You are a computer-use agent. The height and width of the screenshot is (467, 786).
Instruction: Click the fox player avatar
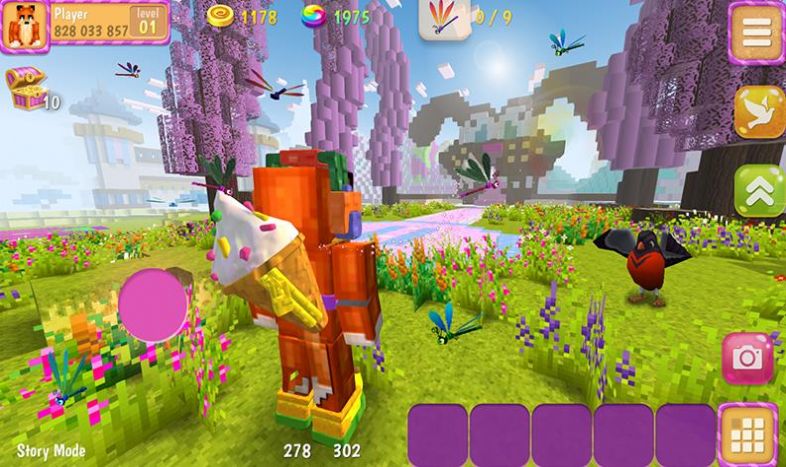pyautogui.click(x=24, y=25)
